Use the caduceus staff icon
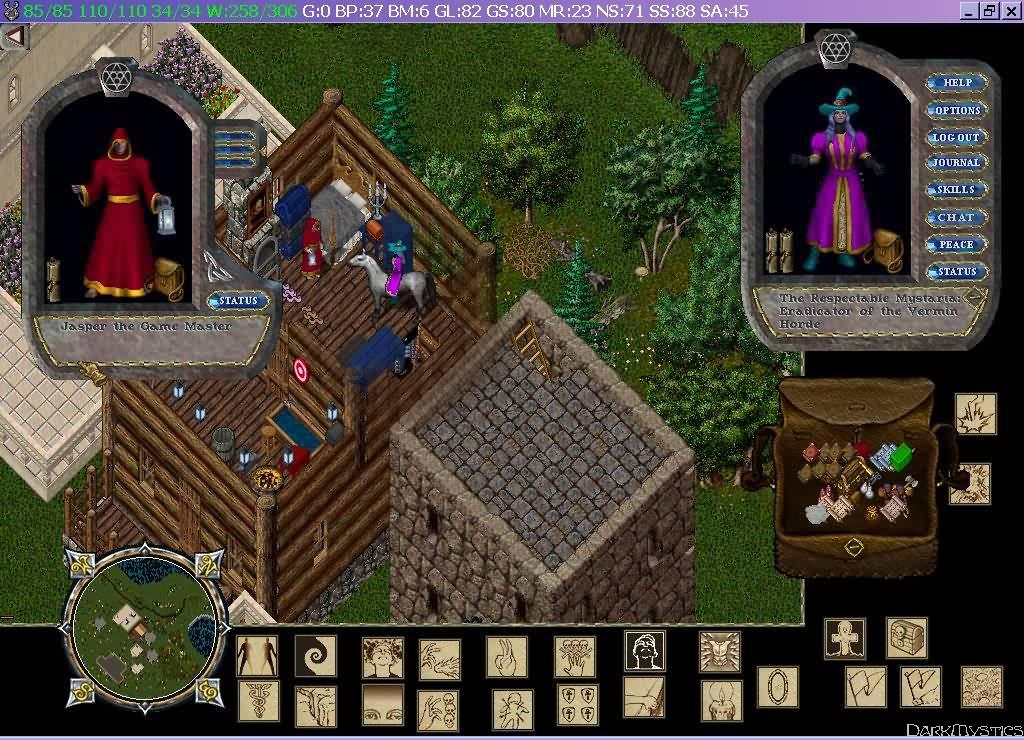 (x=258, y=702)
